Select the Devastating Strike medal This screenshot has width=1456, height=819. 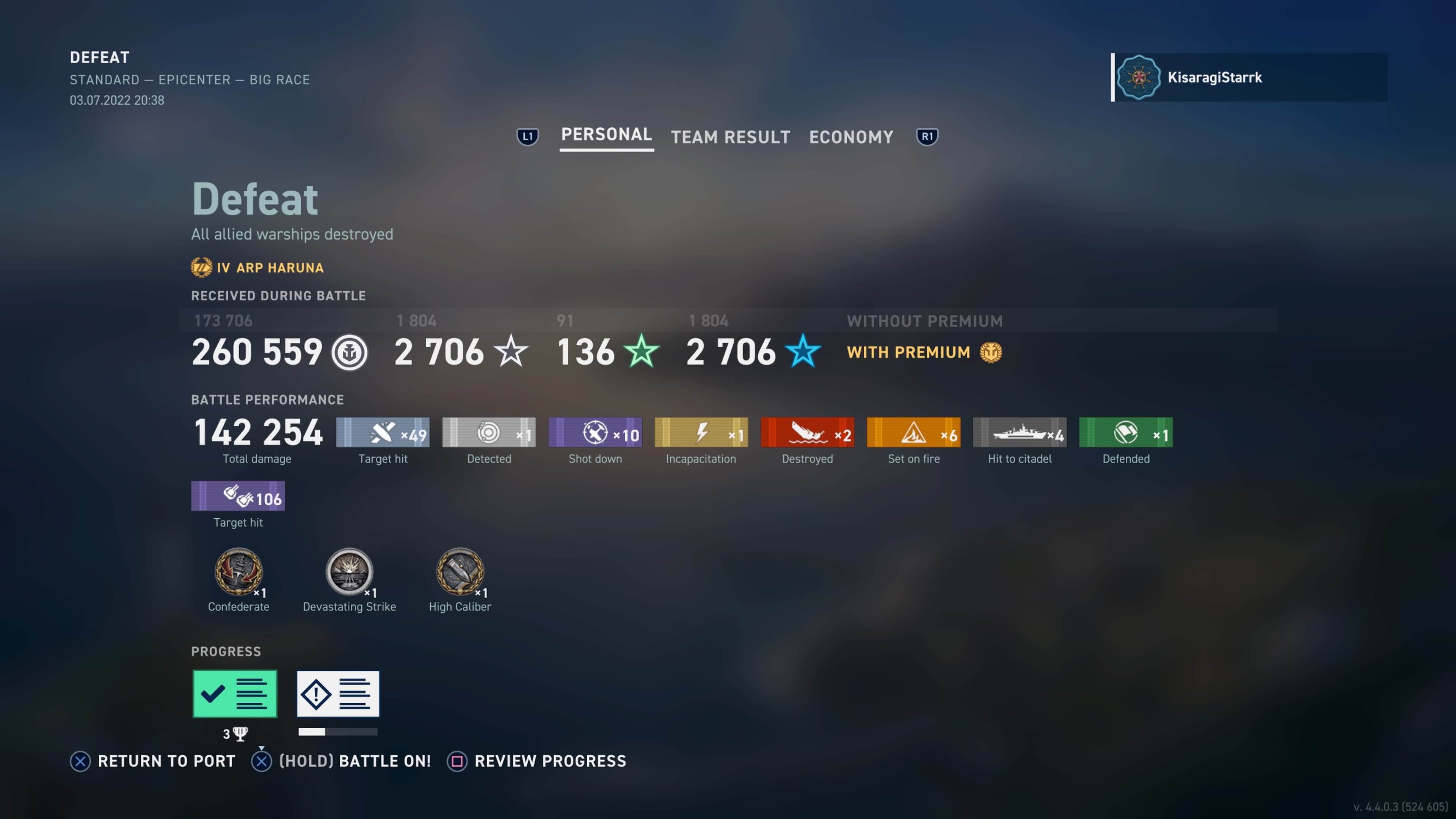click(x=349, y=573)
